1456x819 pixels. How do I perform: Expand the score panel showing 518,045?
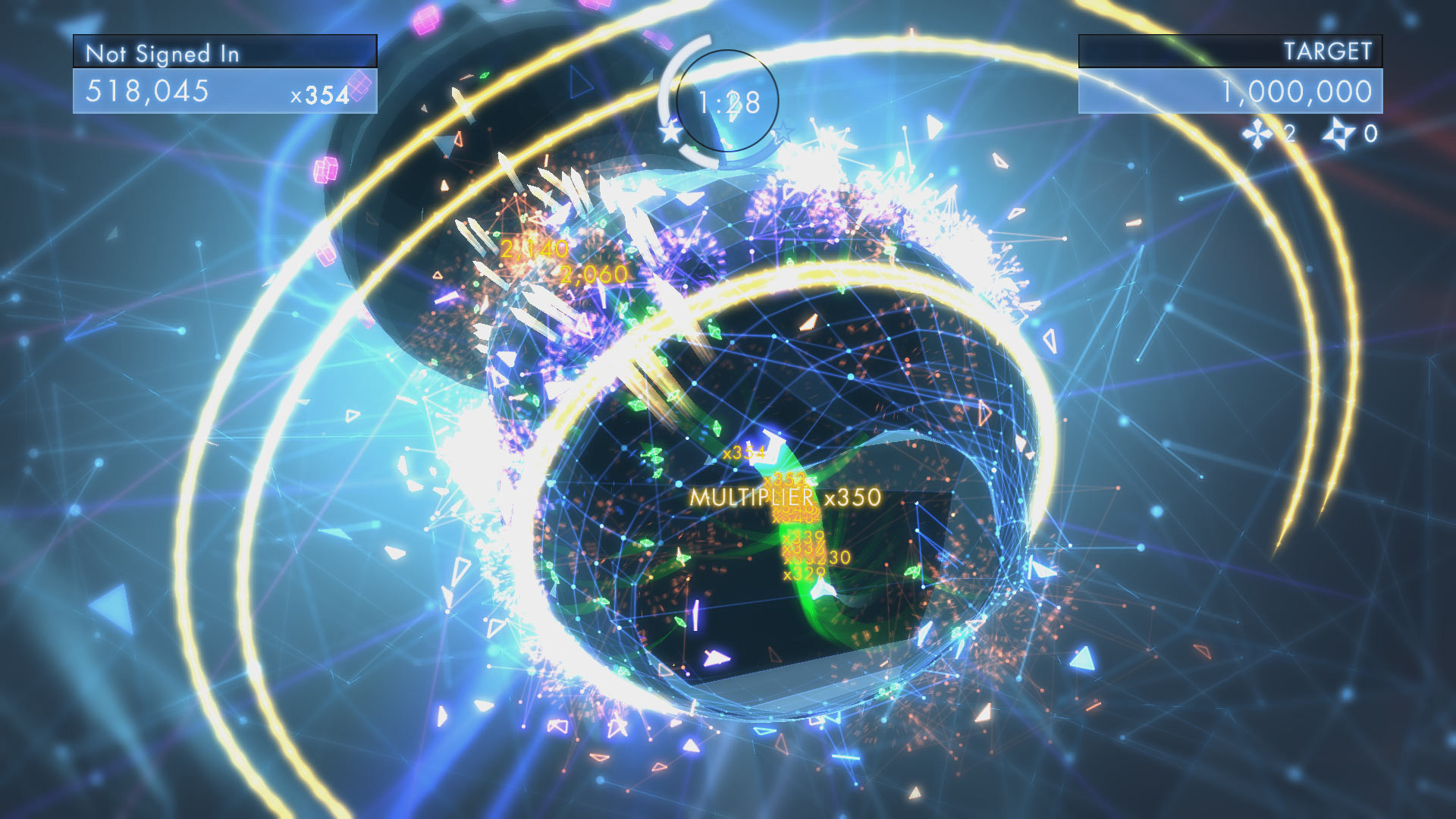[x=148, y=91]
